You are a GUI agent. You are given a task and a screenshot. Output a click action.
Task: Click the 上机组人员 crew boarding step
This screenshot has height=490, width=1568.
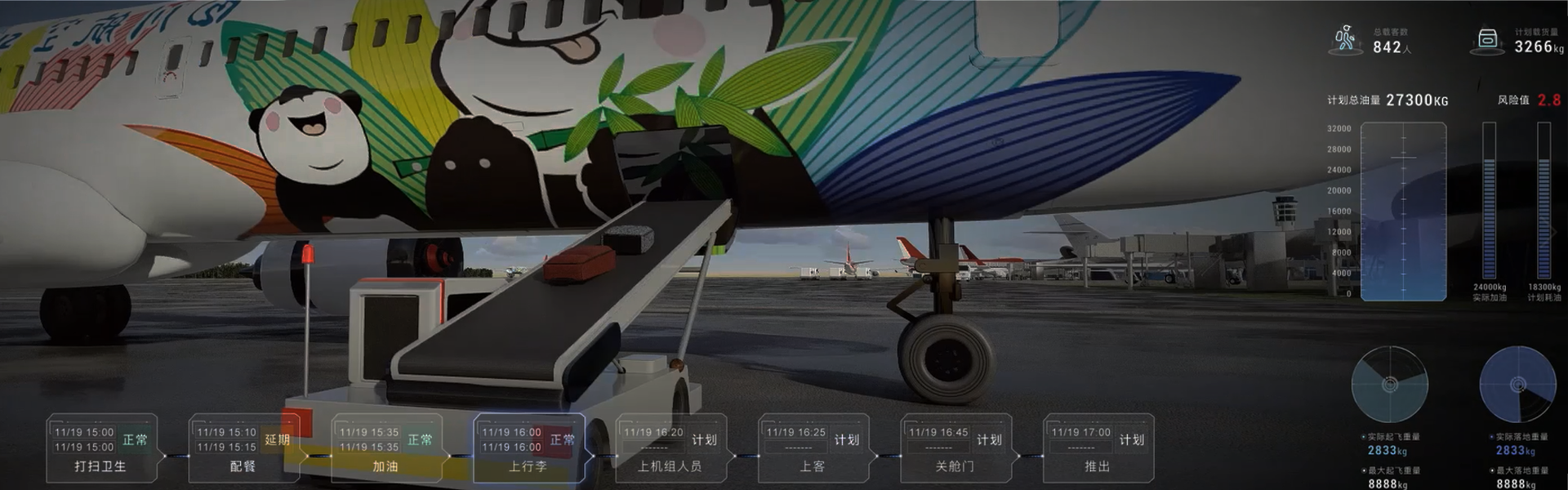point(670,448)
